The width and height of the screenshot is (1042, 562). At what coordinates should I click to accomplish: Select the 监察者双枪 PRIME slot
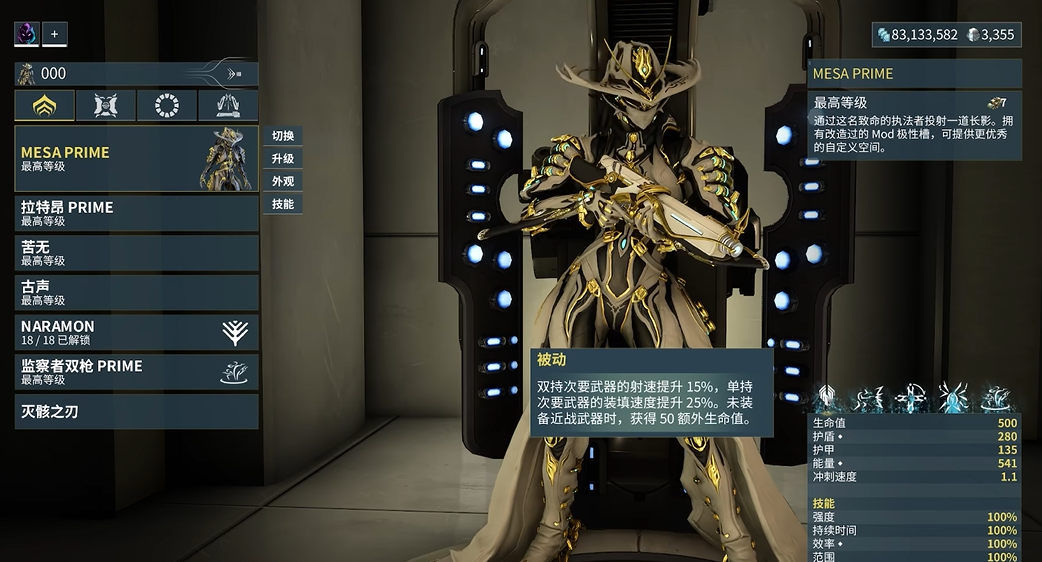click(x=136, y=372)
